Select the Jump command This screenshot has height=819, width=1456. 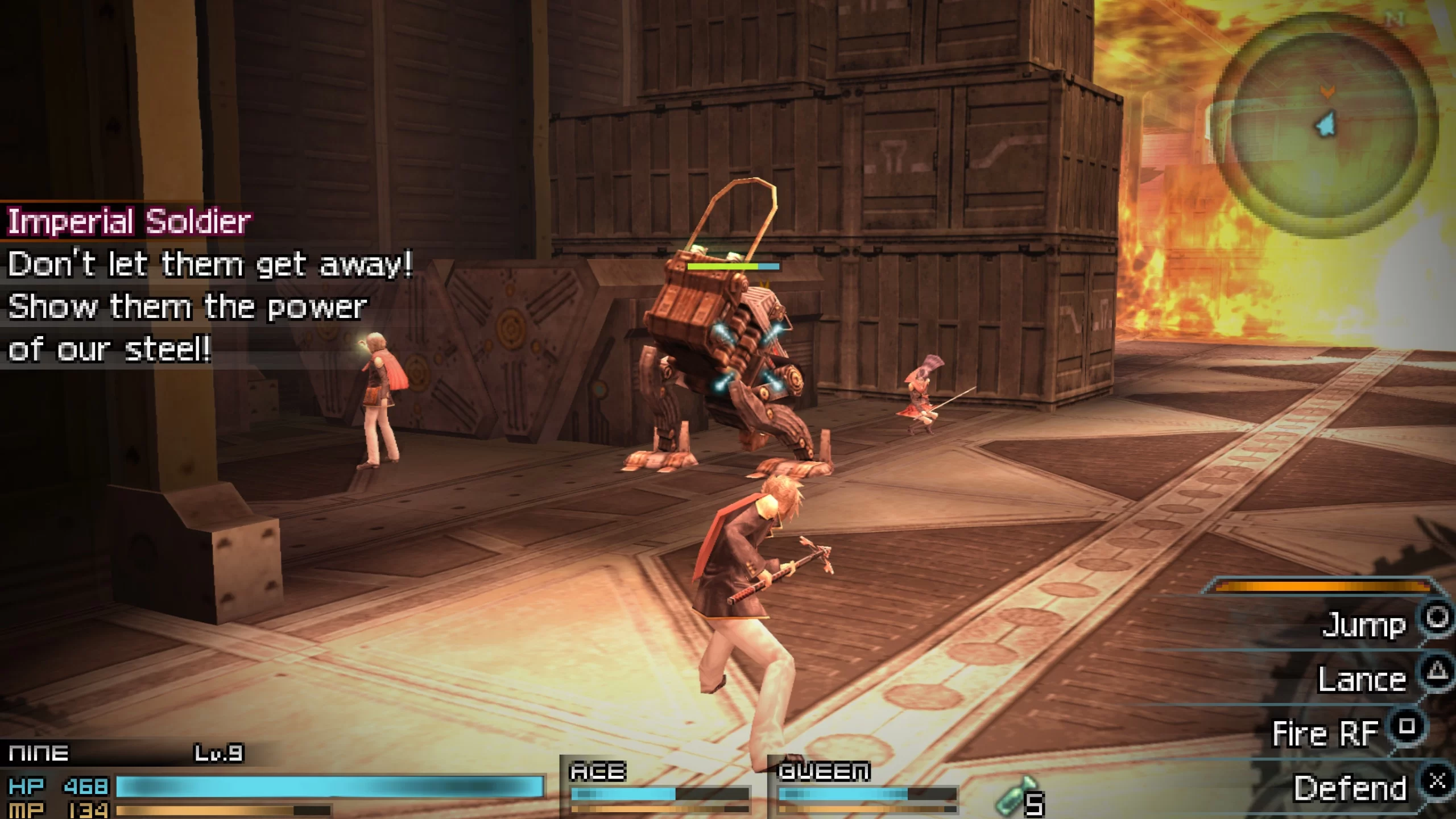[x=1364, y=625]
